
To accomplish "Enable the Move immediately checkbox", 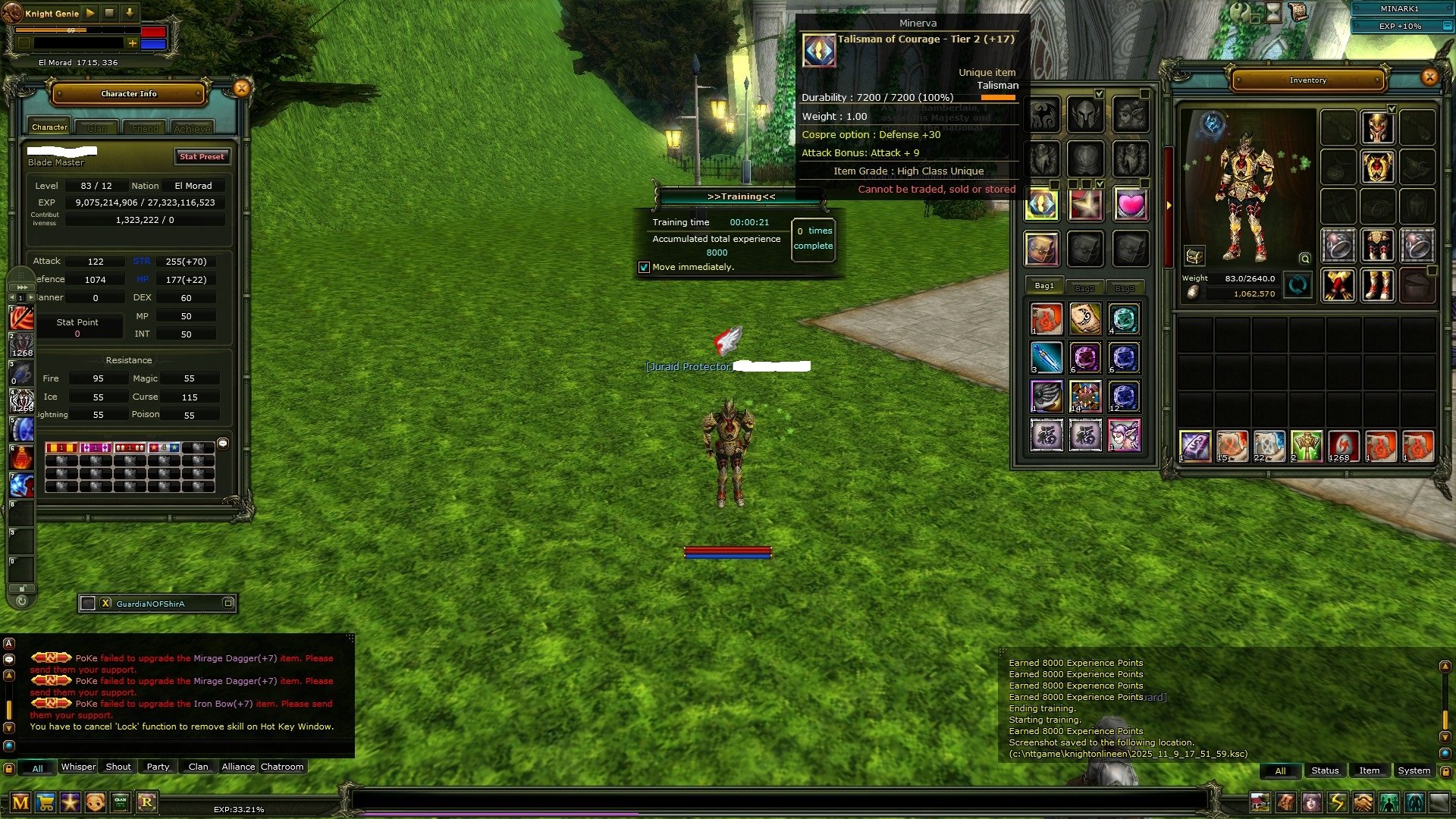I will (645, 267).
